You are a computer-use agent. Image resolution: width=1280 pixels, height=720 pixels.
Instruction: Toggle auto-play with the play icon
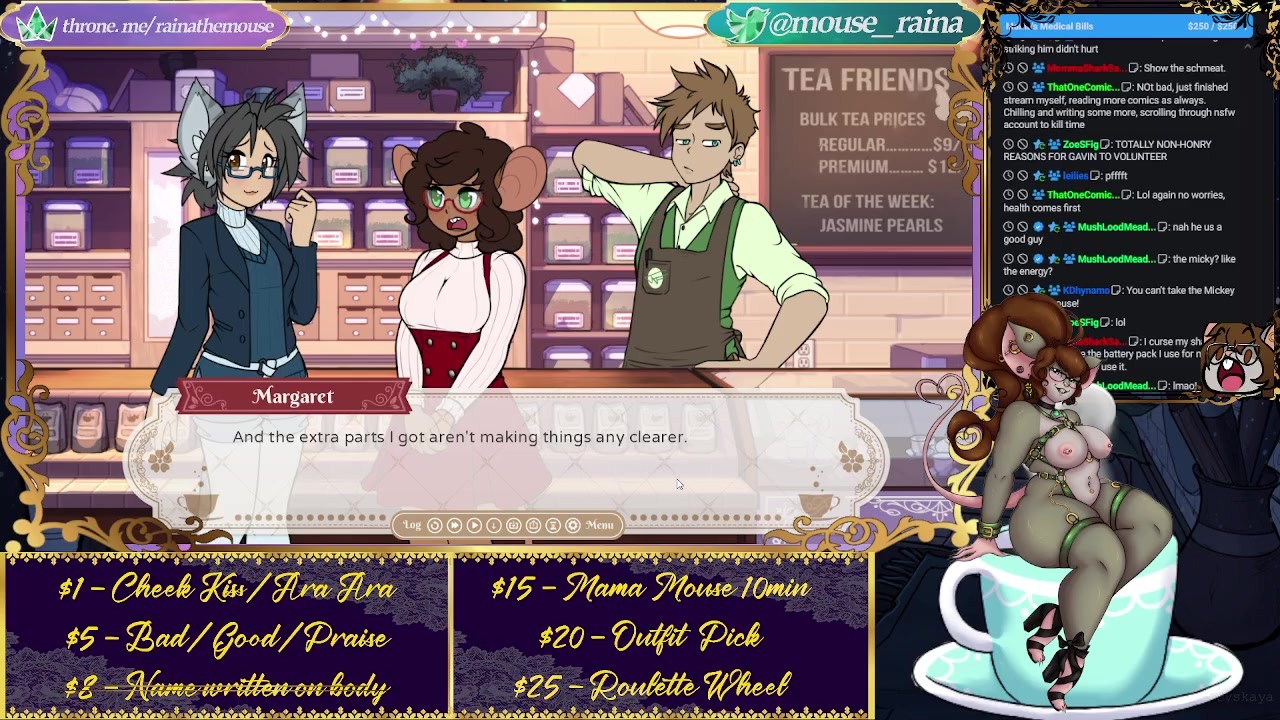474,525
